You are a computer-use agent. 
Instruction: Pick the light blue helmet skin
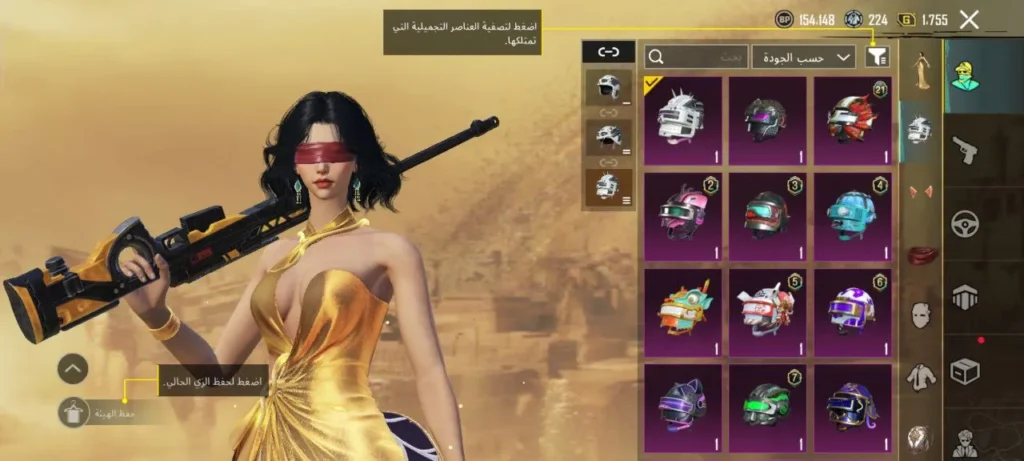pyautogui.click(x=853, y=214)
